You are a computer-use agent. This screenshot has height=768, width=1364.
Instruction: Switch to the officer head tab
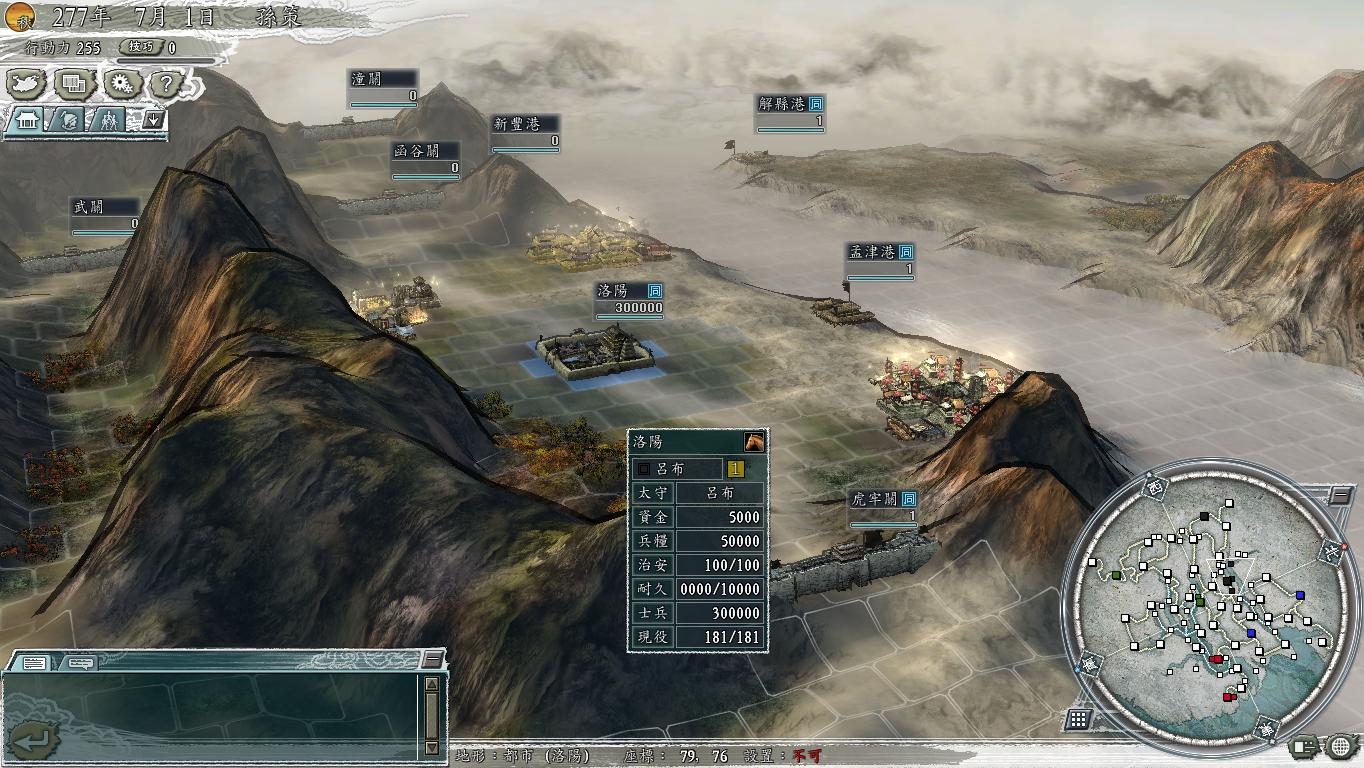click(66, 120)
